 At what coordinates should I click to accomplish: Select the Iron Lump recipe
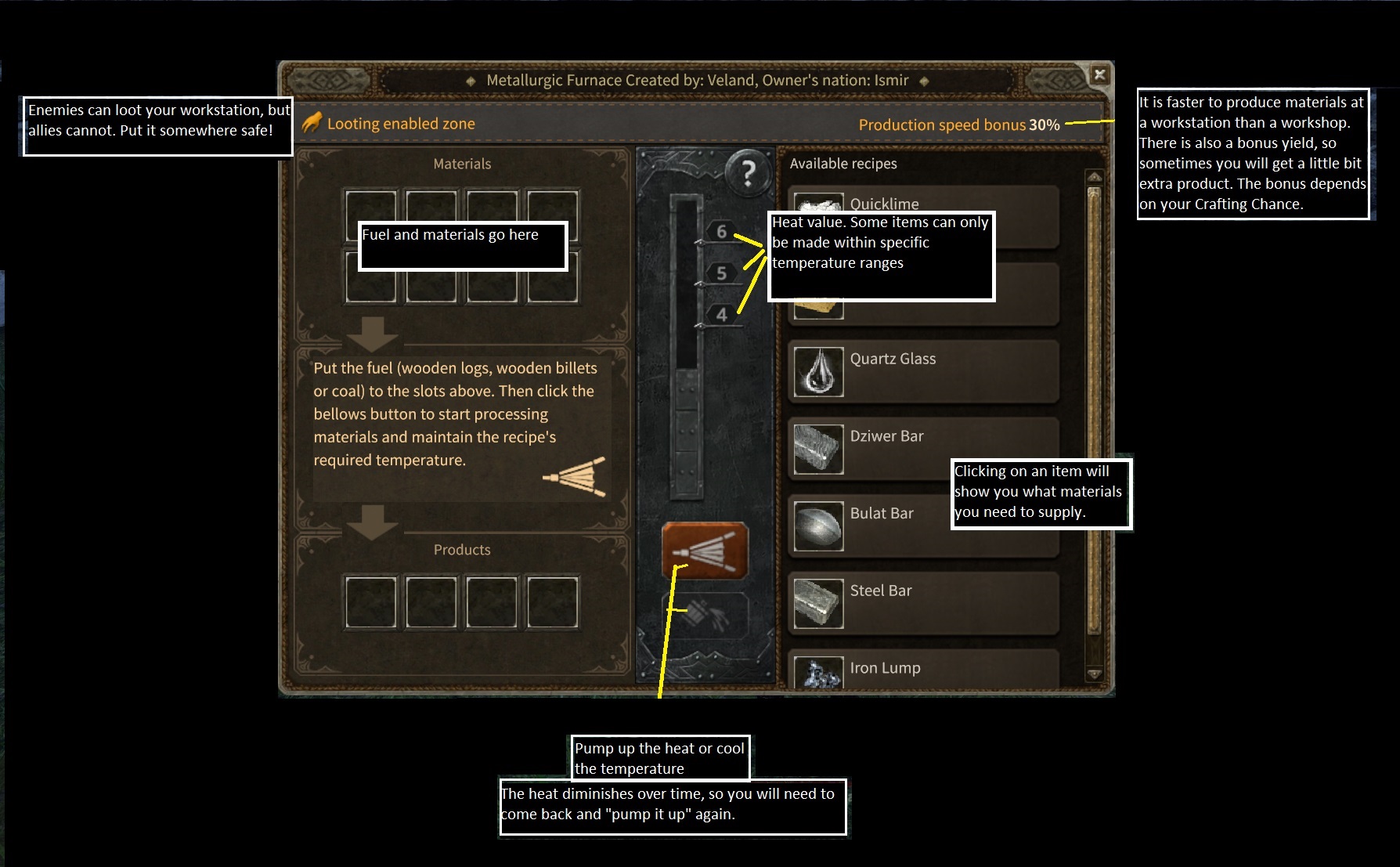pyautogui.click(x=924, y=671)
